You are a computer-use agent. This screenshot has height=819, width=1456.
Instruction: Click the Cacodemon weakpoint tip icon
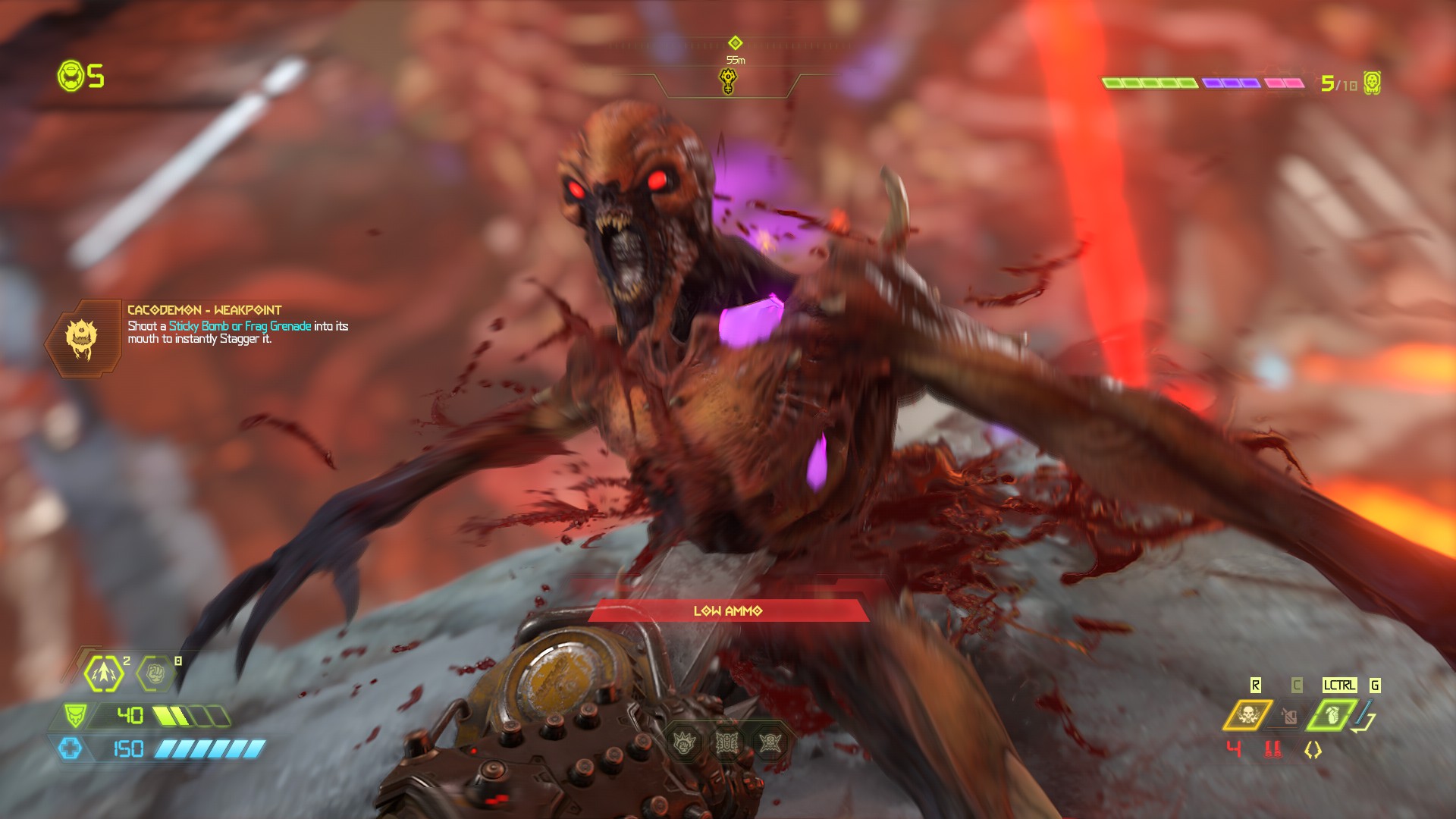82,336
